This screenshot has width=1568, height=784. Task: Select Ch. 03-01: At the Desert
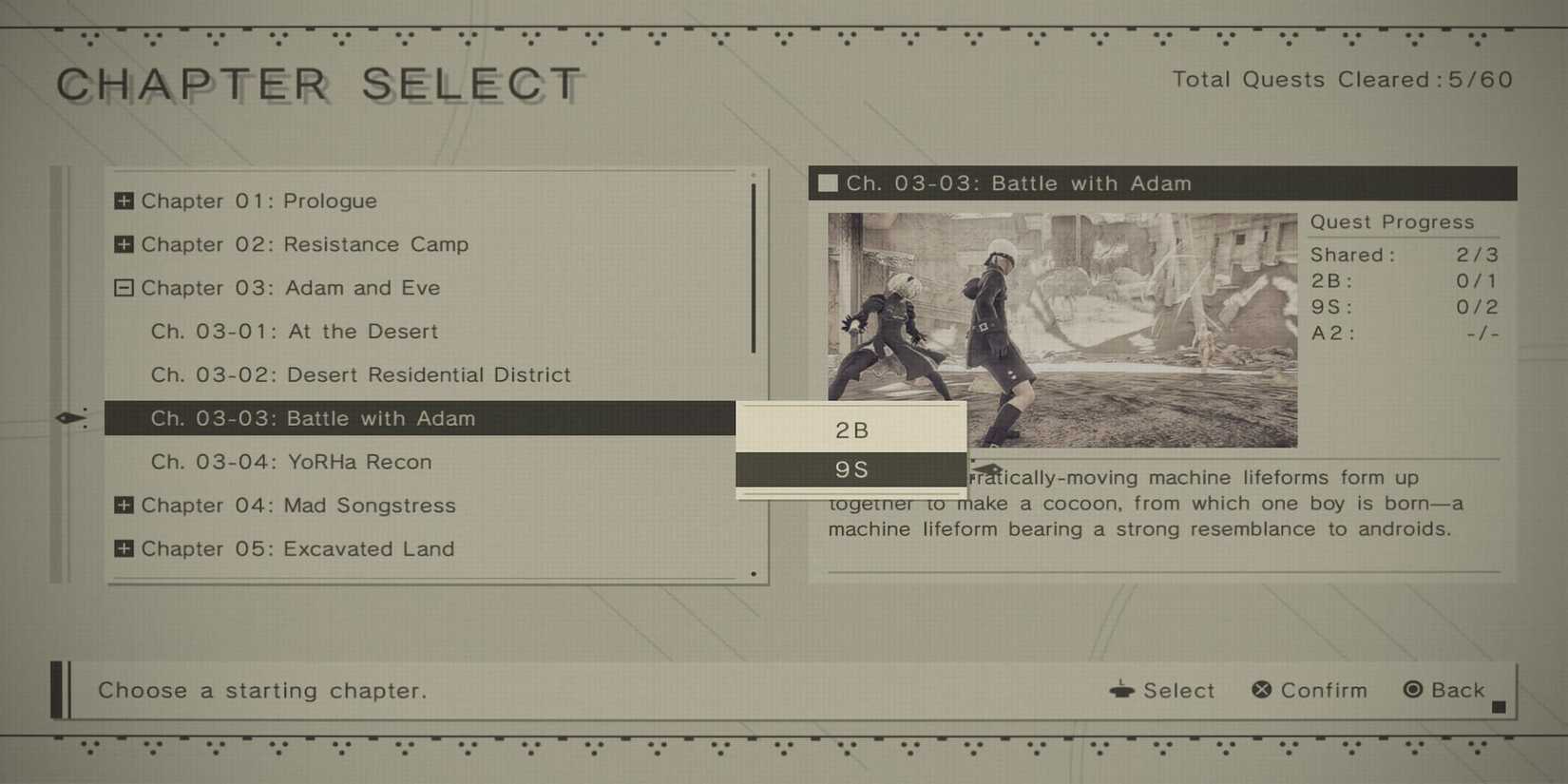pyautogui.click(x=295, y=331)
